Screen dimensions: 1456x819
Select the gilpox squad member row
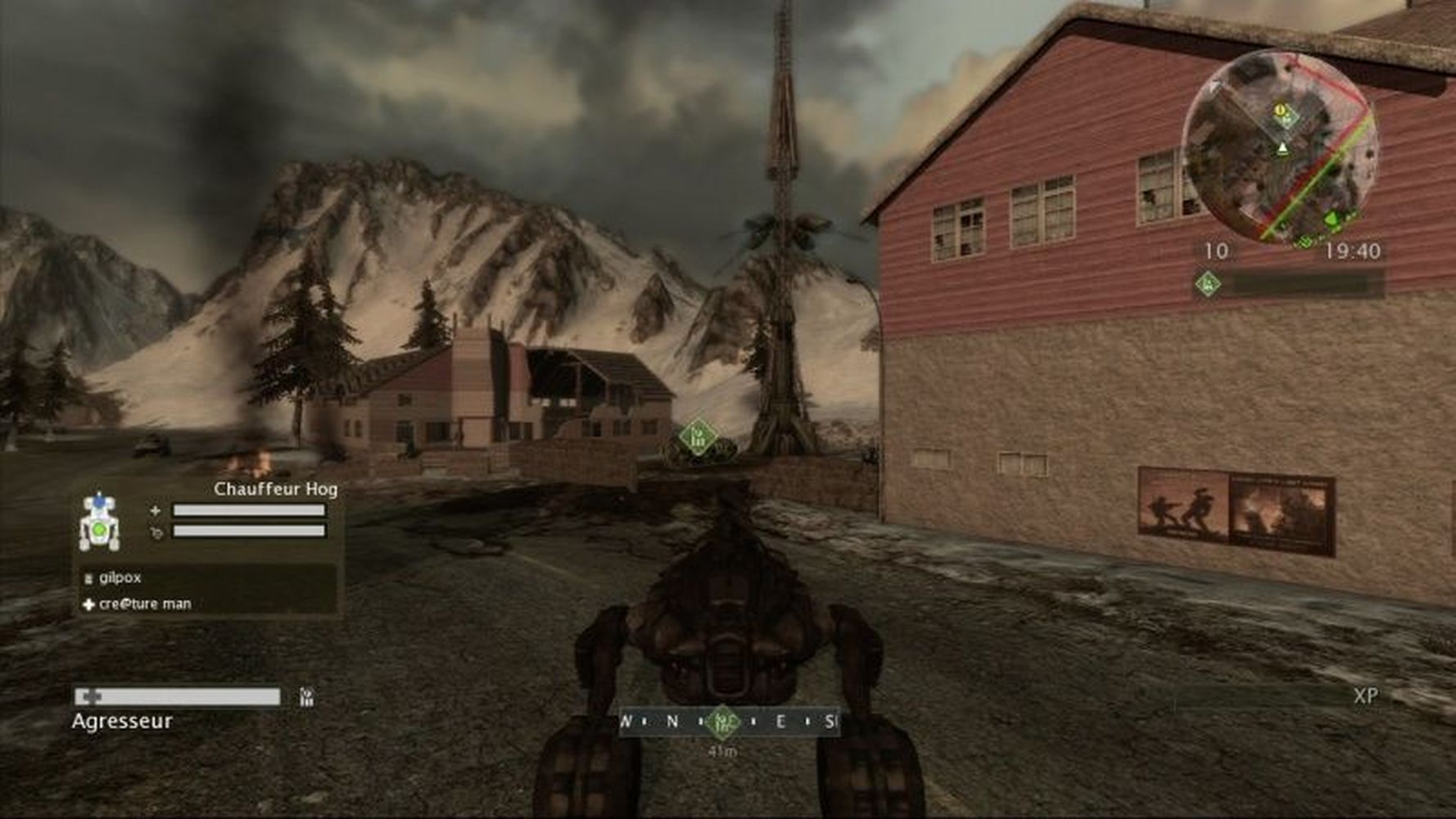tap(205, 578)
